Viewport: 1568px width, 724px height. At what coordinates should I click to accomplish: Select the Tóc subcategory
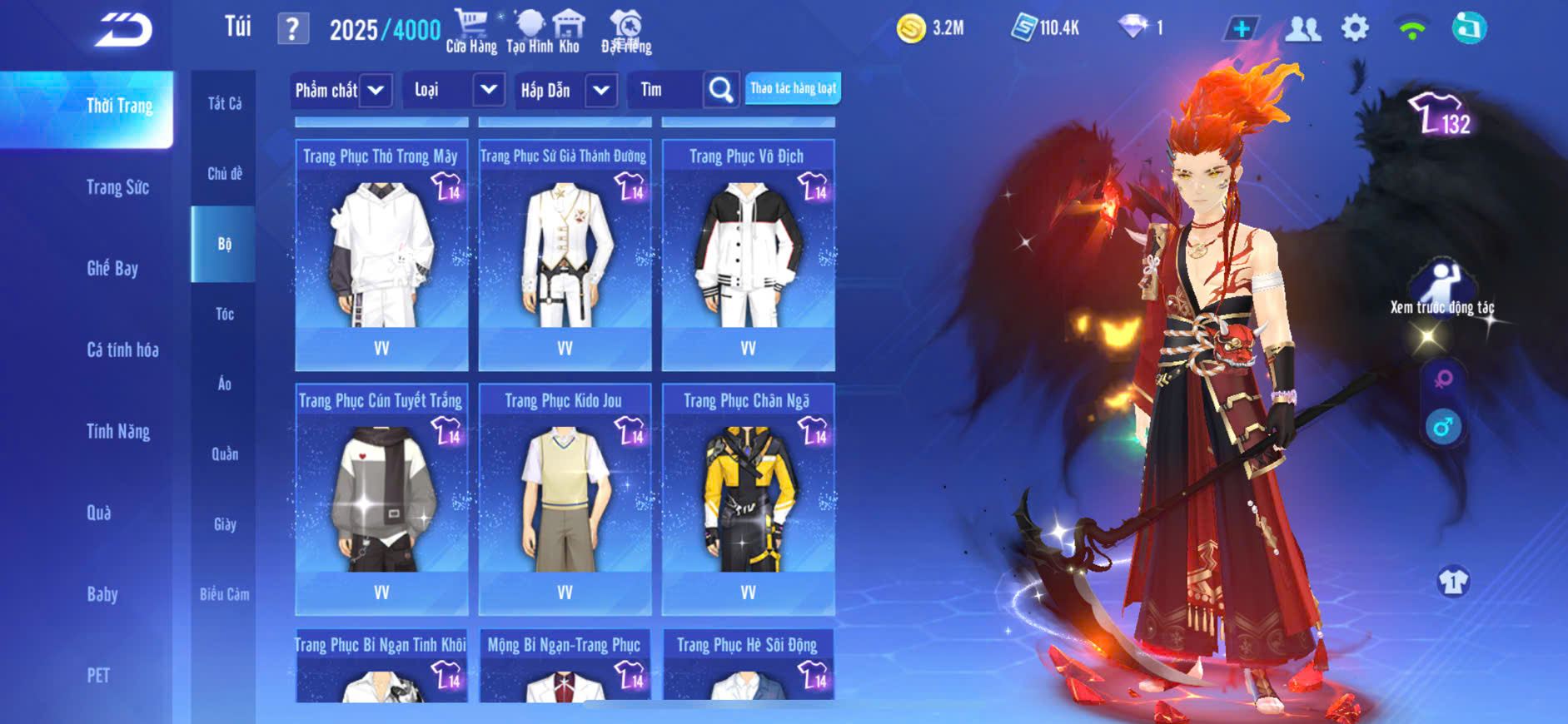[x=225, y=314]
